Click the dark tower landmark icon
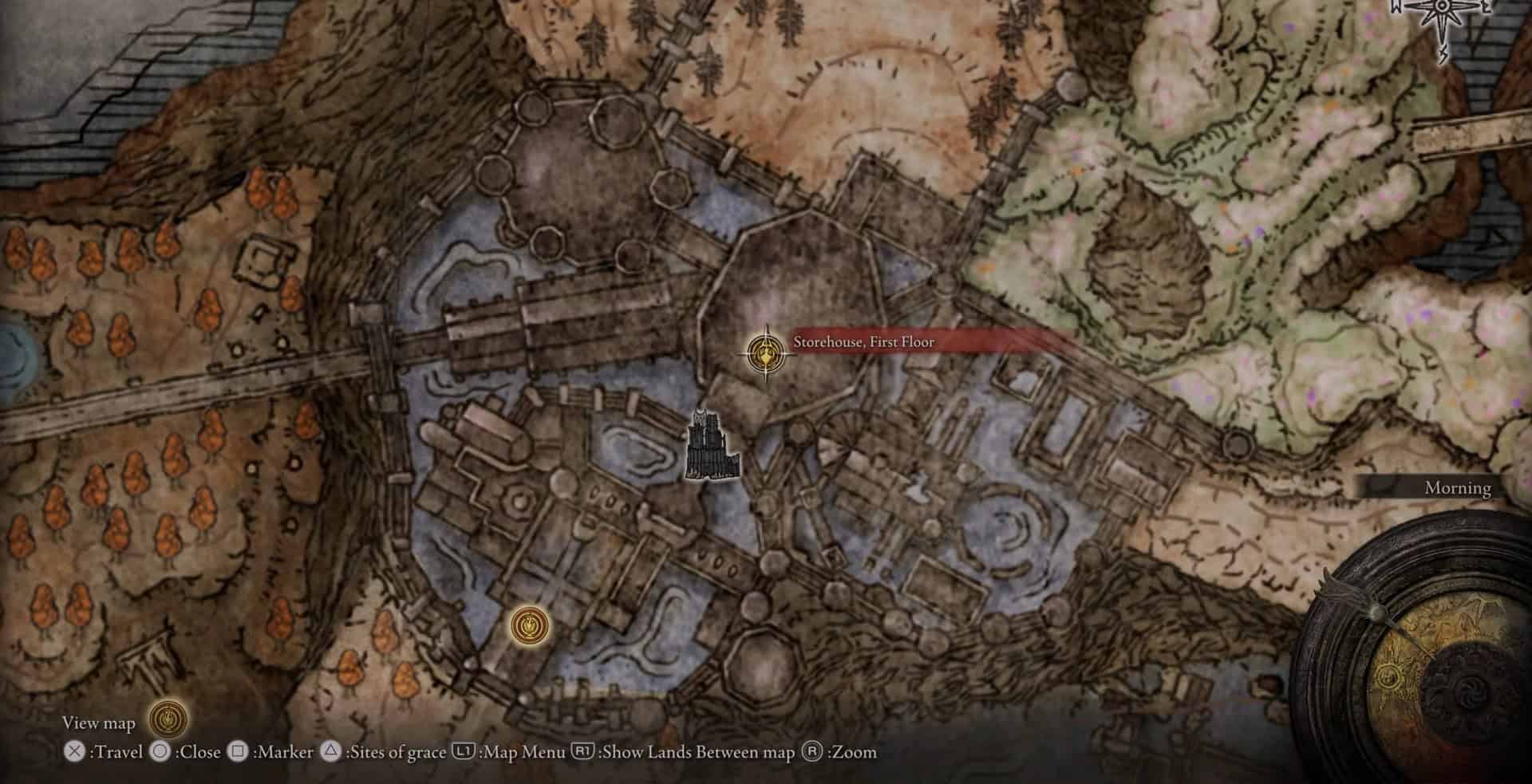The width and height of the screenshot is (1532, 784). [x=712, y=447]
